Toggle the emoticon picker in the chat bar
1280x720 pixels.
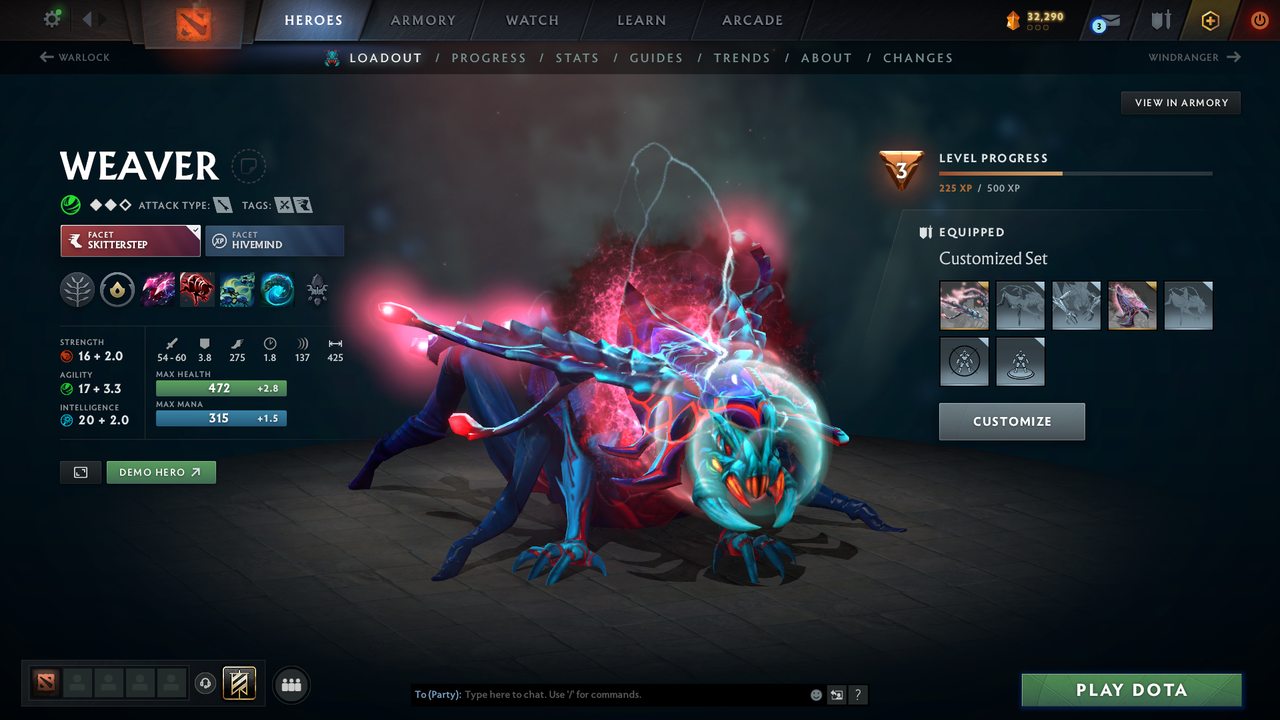[x=816, y=694]
